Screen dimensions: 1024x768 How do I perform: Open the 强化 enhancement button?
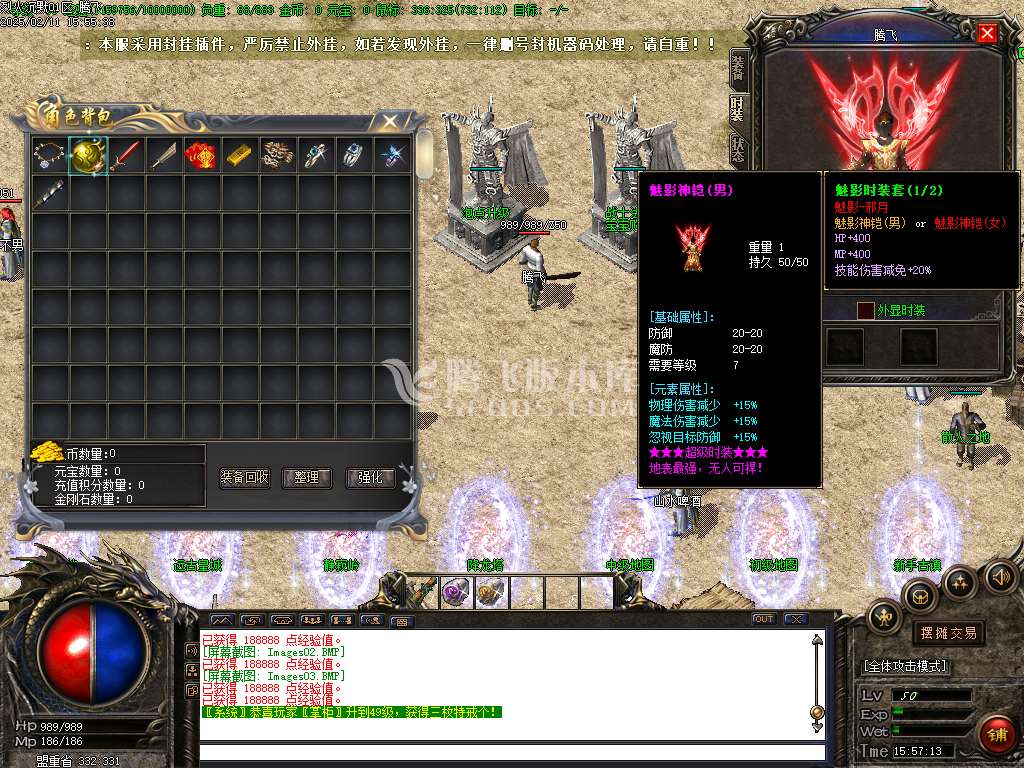370,478
